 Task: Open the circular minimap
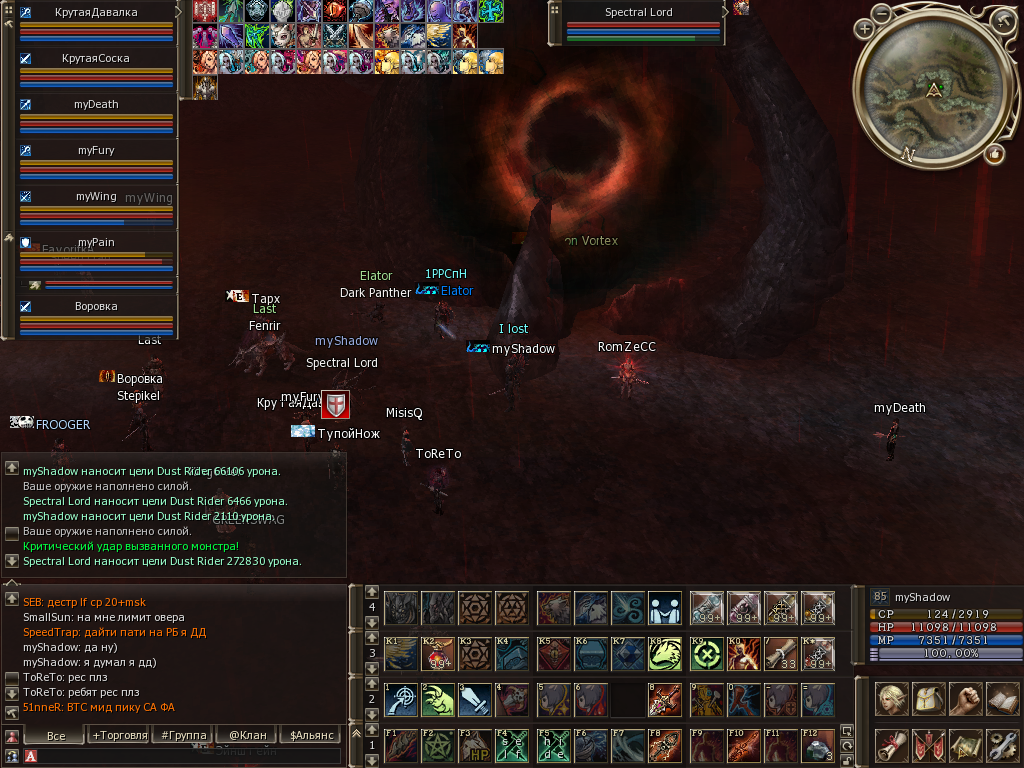[934, 92]
